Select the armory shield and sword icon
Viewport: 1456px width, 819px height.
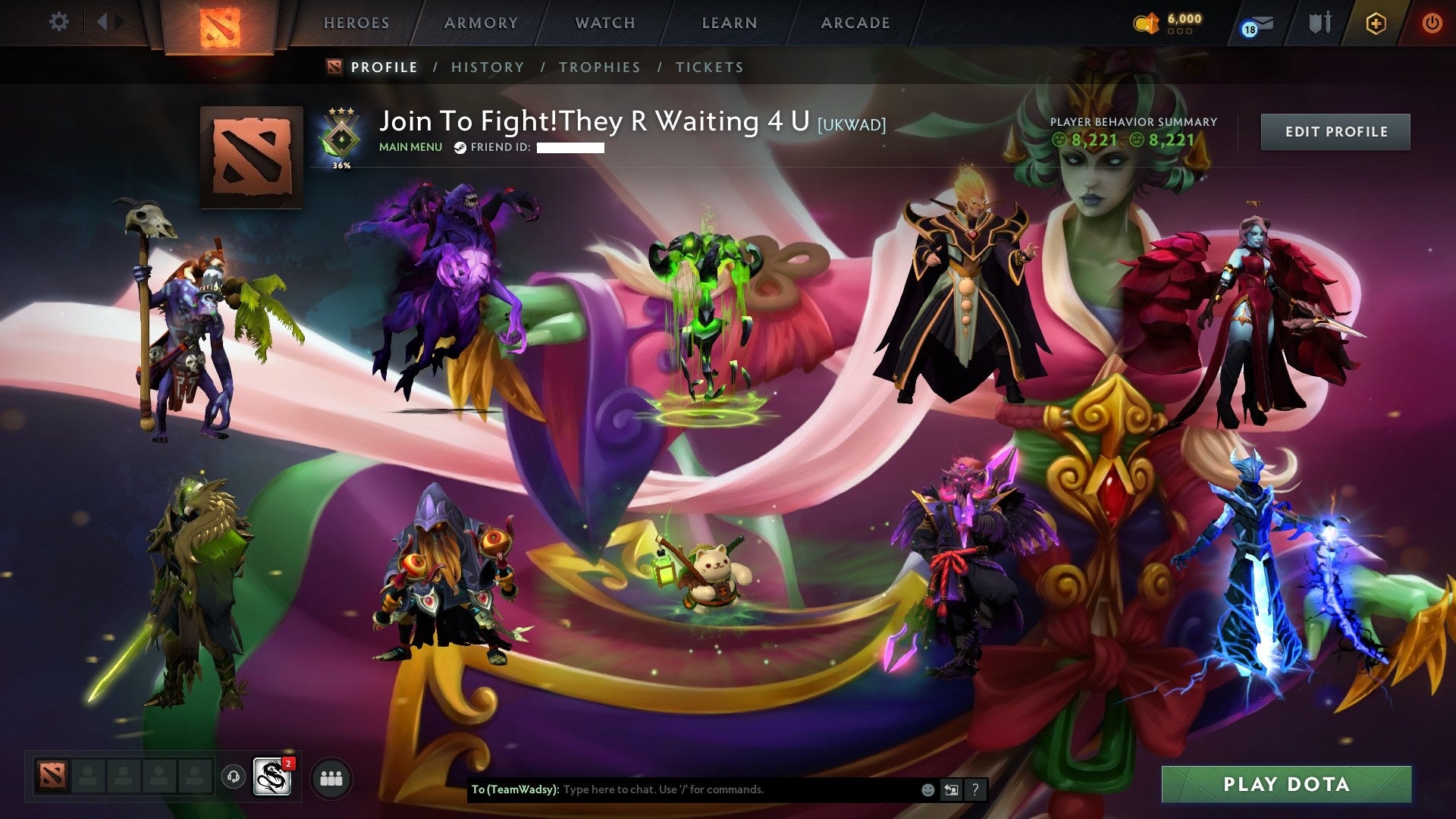pos(1319,23)
